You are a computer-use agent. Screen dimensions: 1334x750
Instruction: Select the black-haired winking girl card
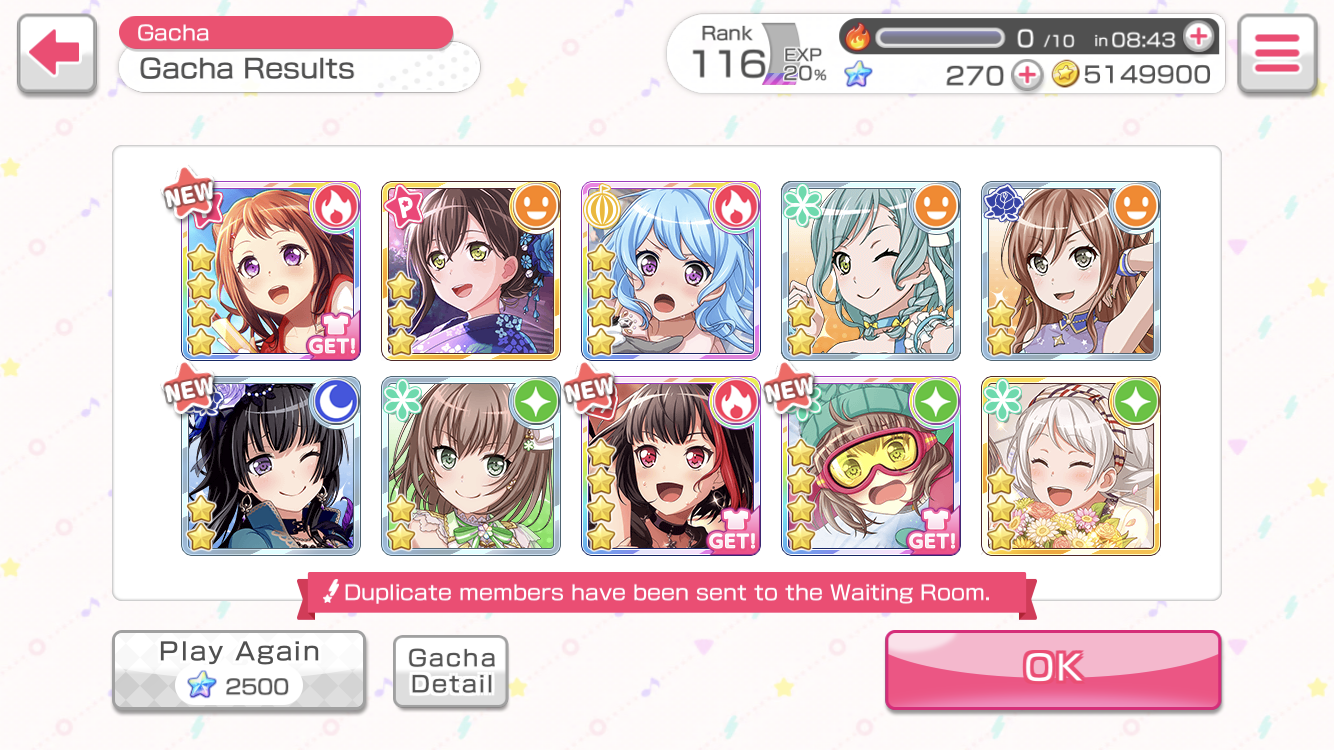271,466
